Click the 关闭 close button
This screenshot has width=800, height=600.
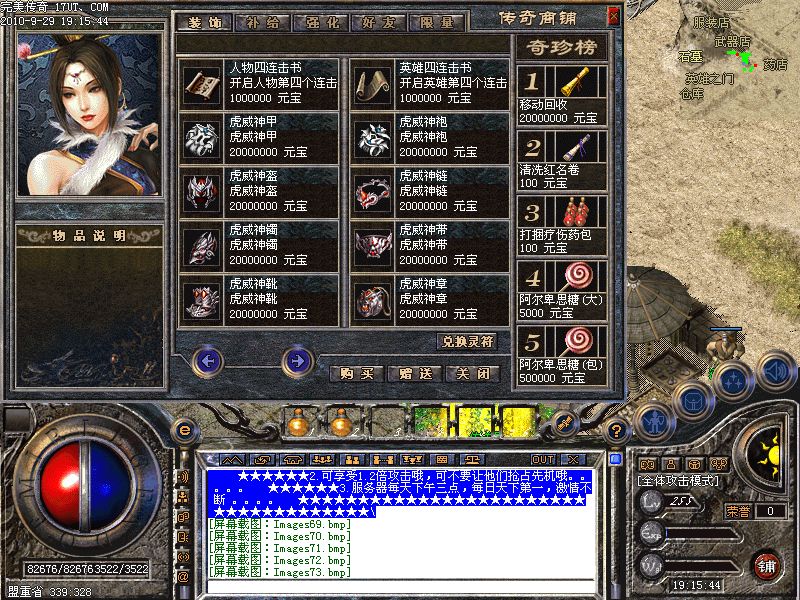click(472, 373)
